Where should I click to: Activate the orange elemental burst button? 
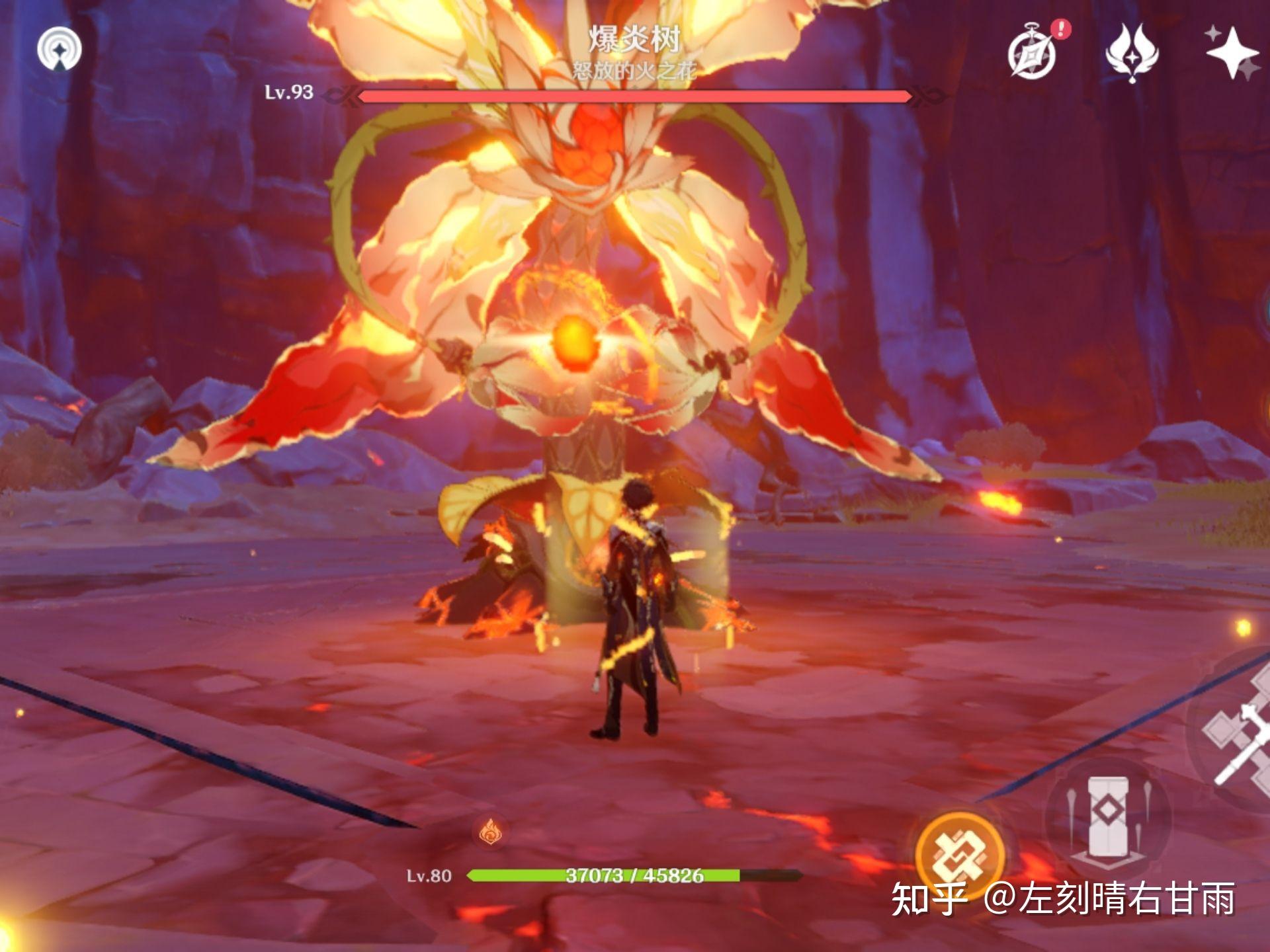tap(960, 854)
